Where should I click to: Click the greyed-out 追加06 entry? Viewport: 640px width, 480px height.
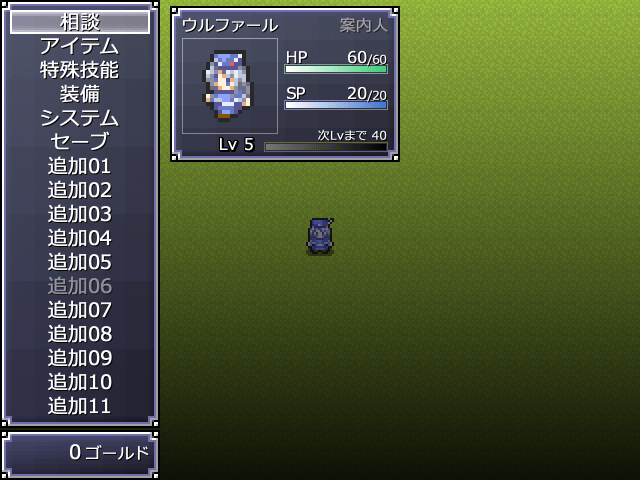(x=80, y=286)
